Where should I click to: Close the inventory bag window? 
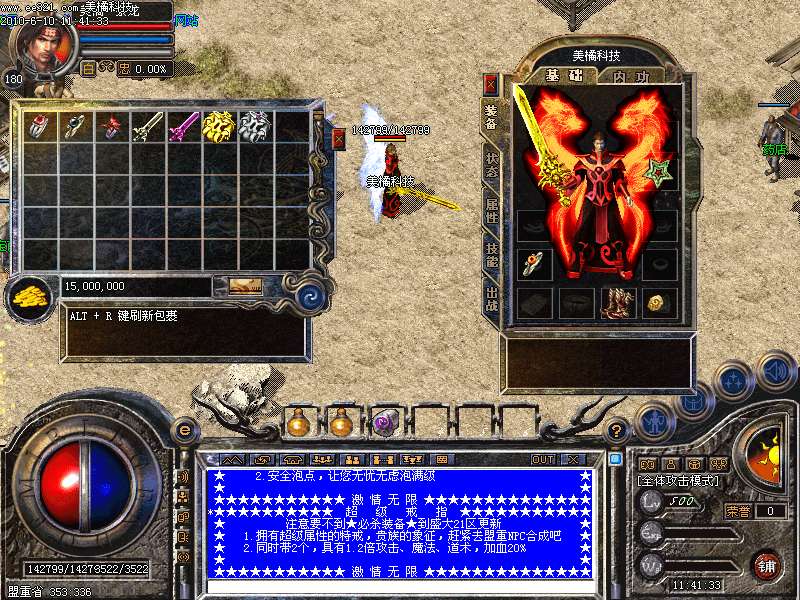click(338, 139)
